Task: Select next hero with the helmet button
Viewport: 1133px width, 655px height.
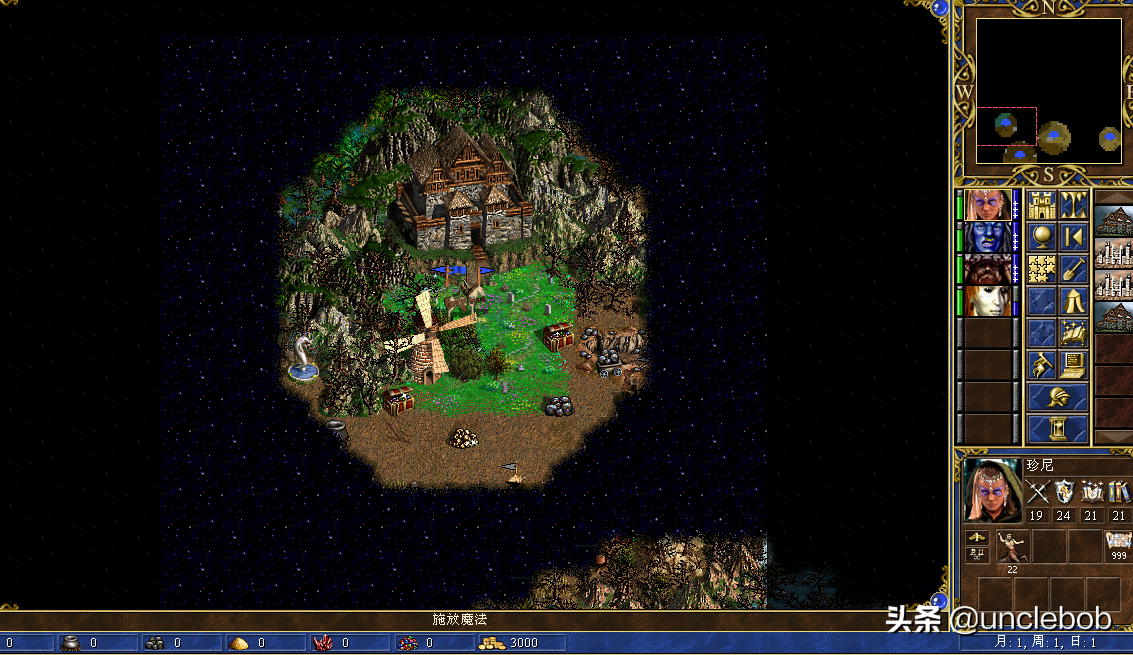Action: pos(1058,397)
